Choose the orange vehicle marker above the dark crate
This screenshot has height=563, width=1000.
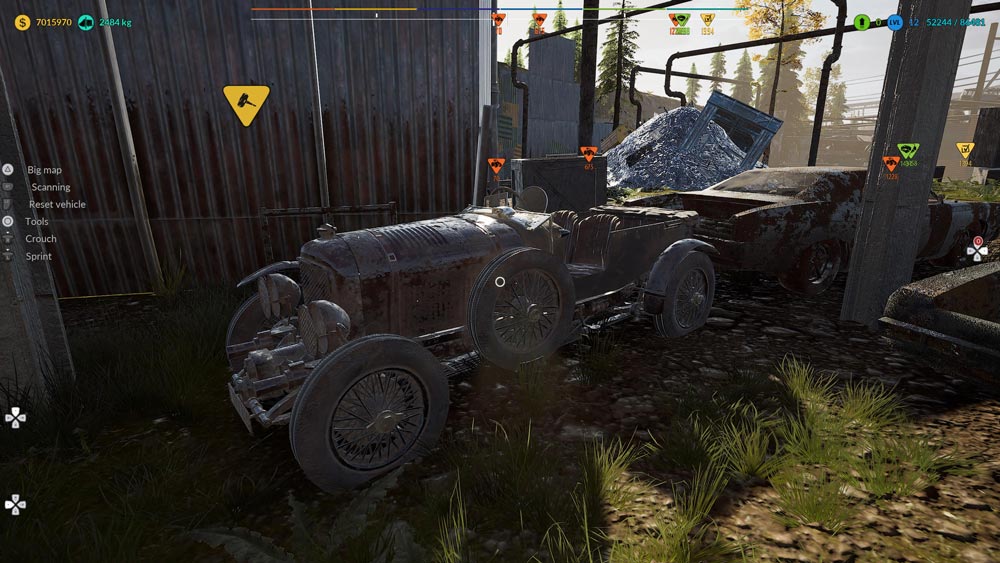pos(589,154)
